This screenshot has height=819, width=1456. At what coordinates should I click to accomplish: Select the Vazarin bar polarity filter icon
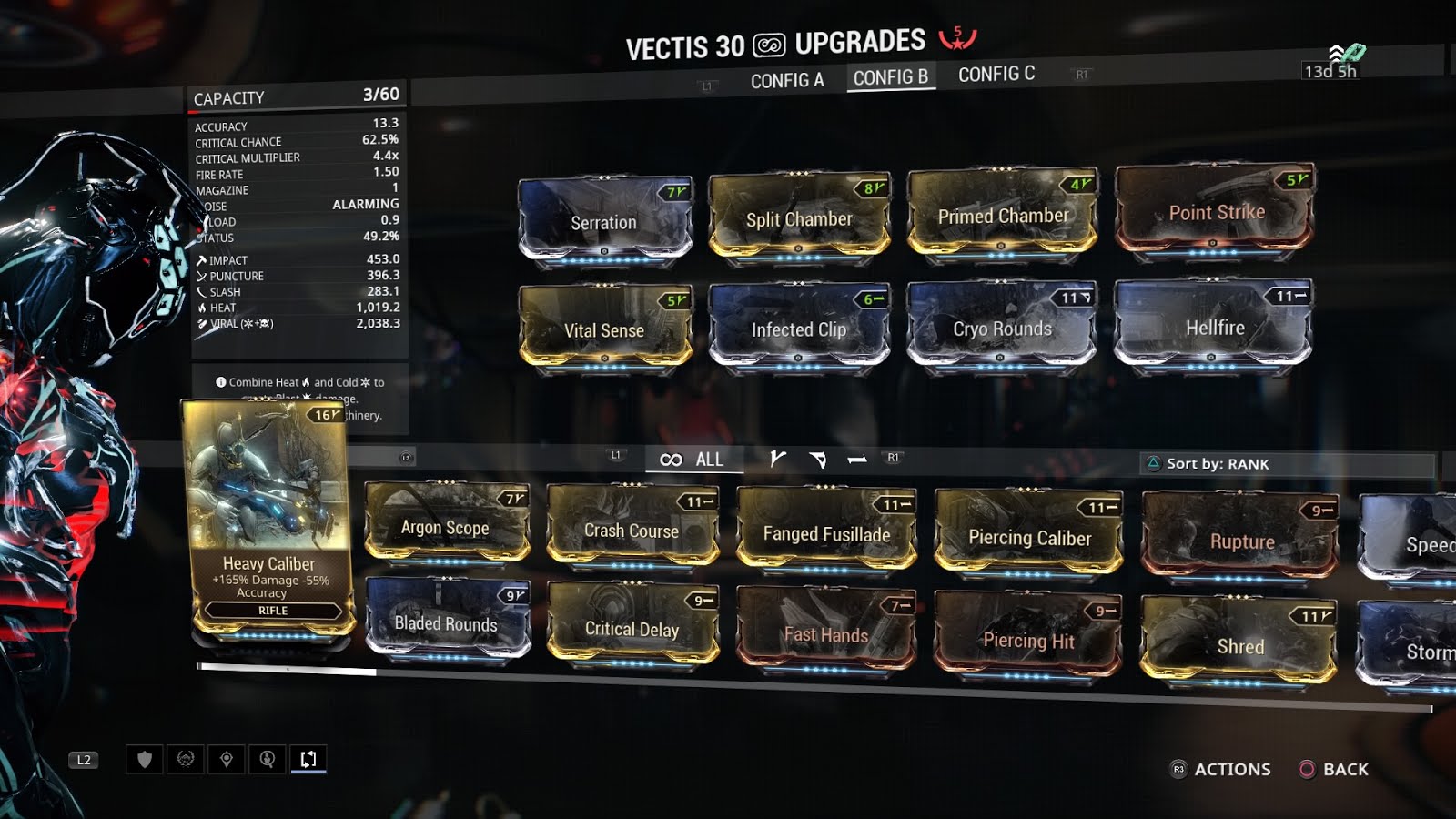855,460
